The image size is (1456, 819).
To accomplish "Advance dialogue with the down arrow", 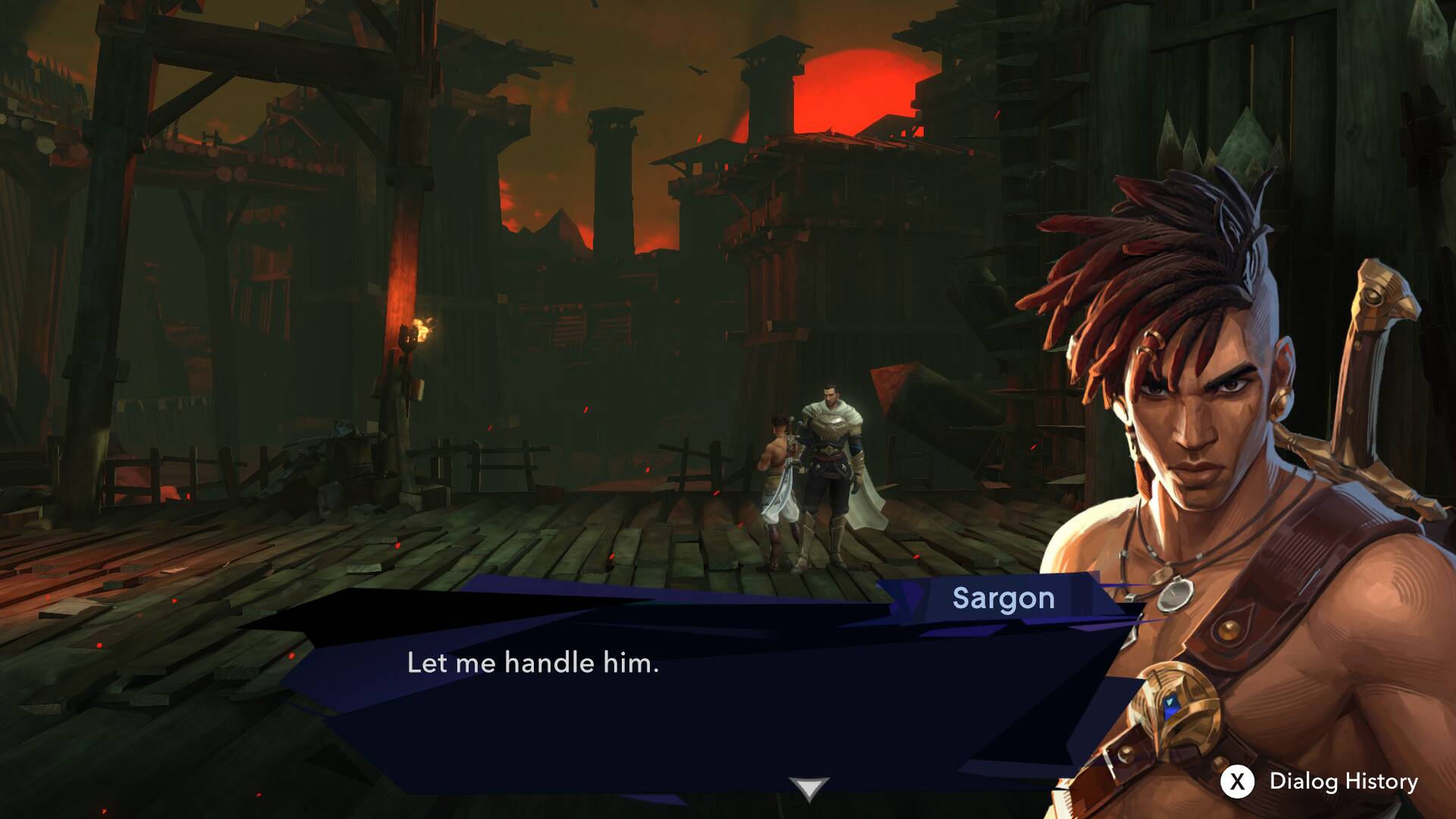I will tap(808, 789).
